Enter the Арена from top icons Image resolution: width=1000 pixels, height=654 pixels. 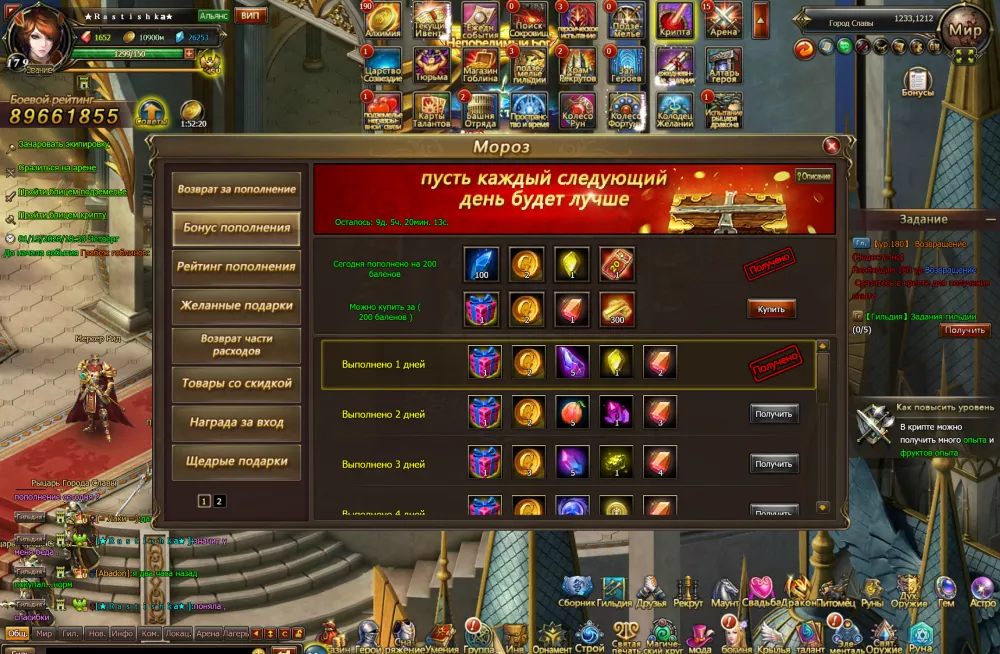[724, 20]
